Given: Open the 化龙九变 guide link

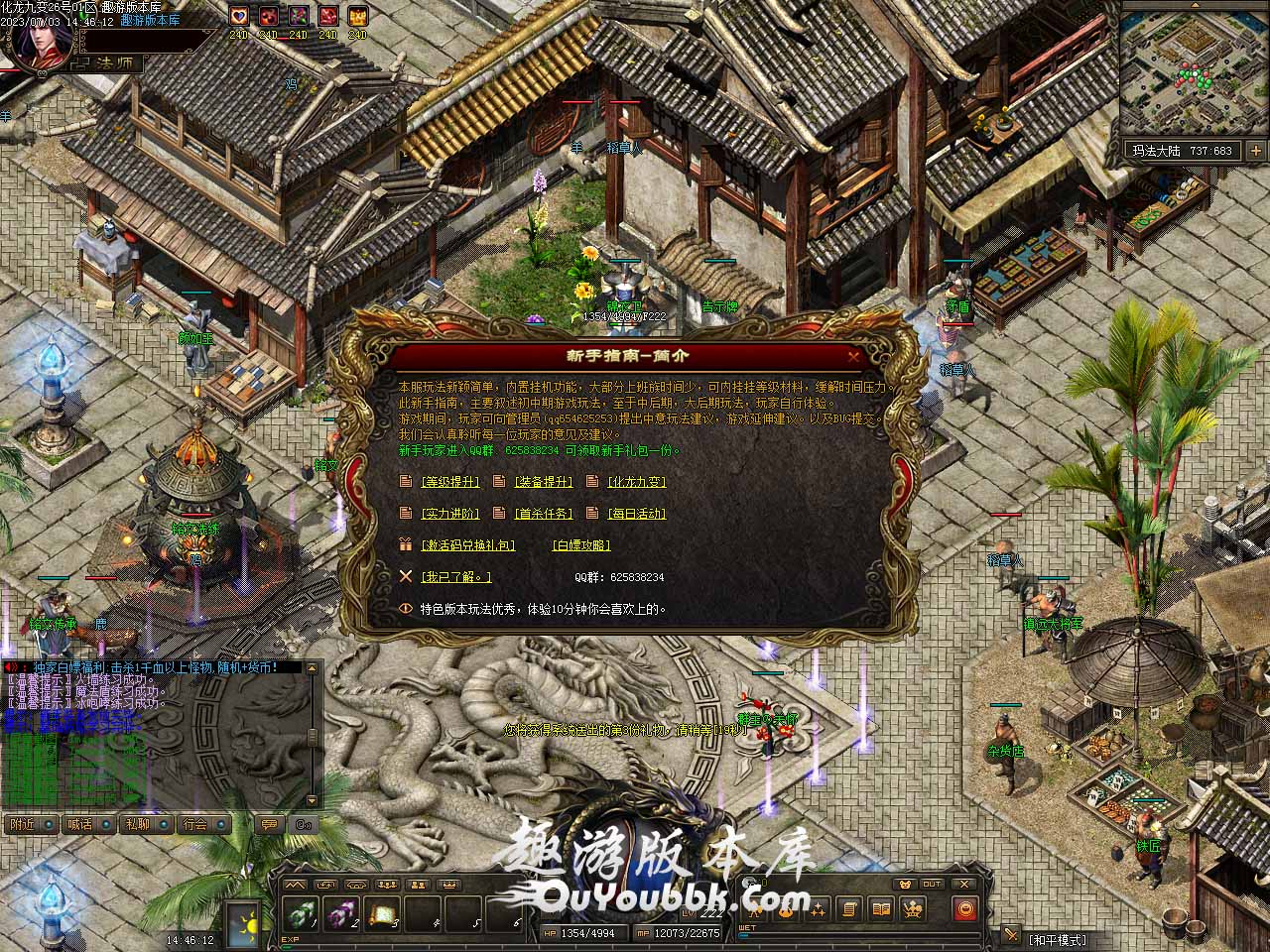Looking at the screenshot, I should point(636,482).
